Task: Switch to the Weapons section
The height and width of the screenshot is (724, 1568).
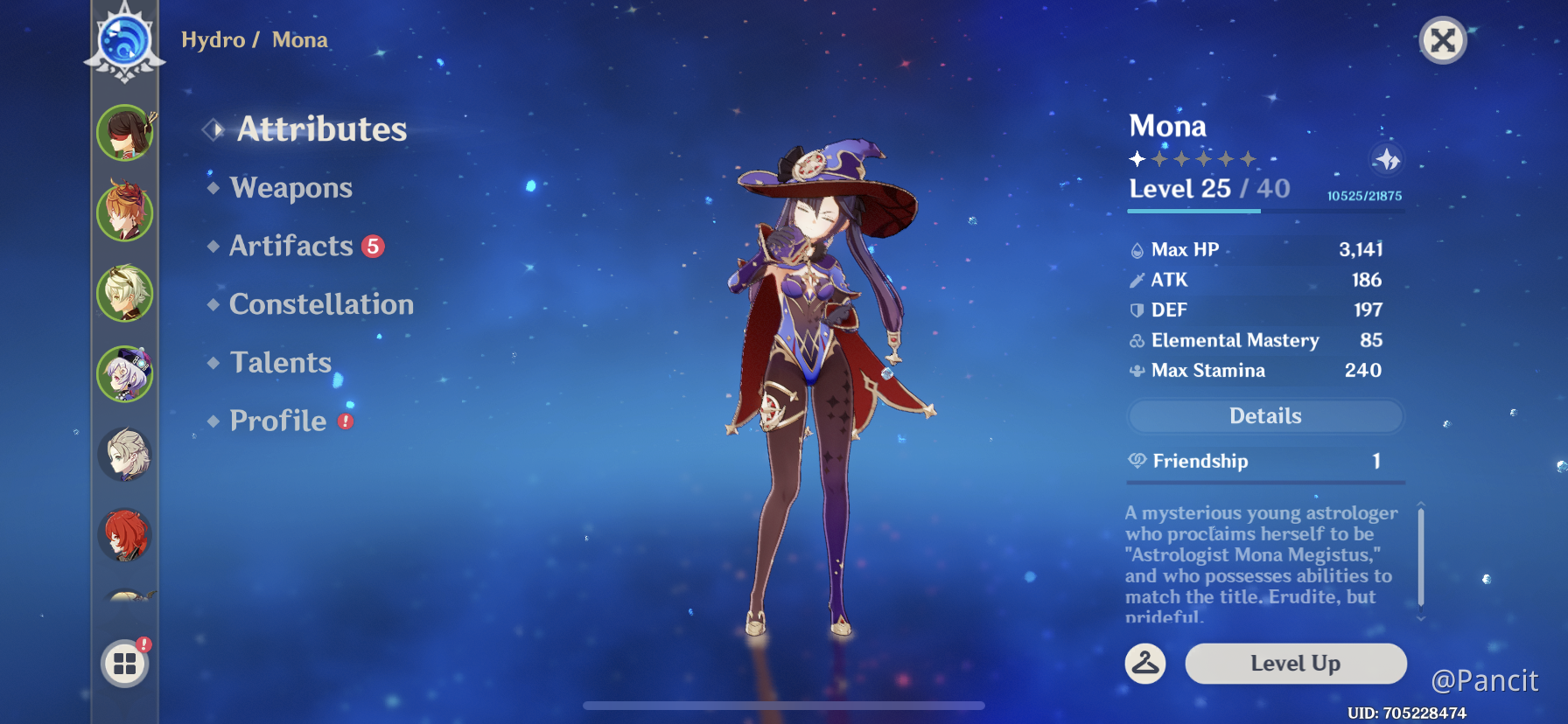Action: coord(290,188)
